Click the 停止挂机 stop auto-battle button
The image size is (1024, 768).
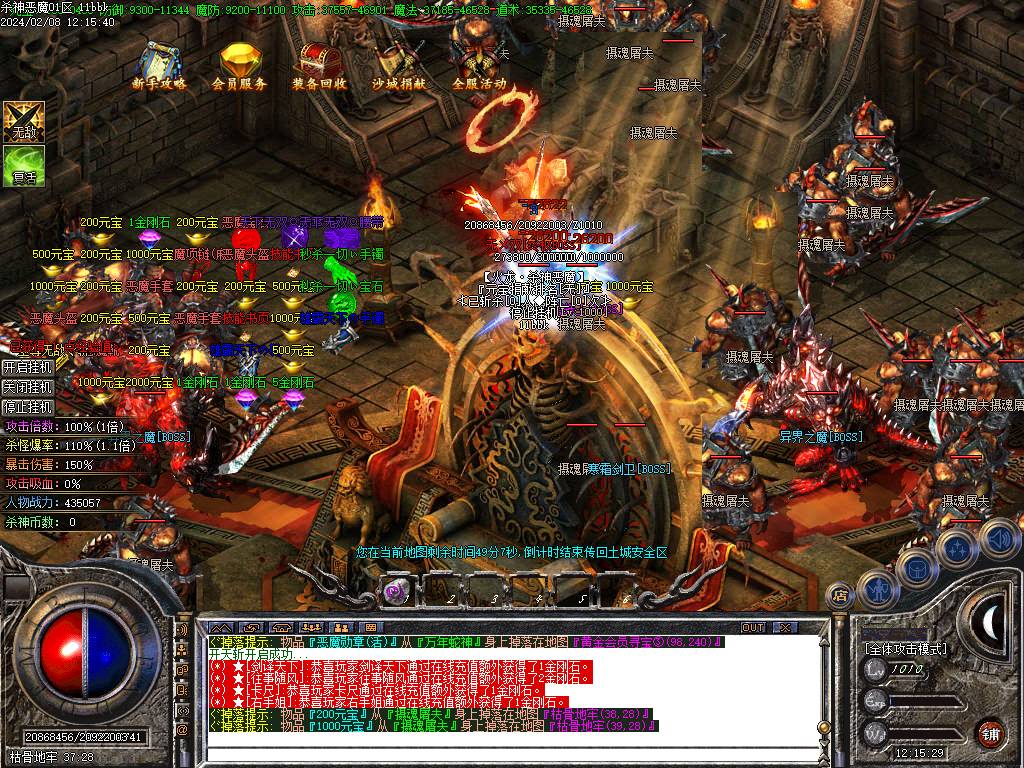pos(28,407)
